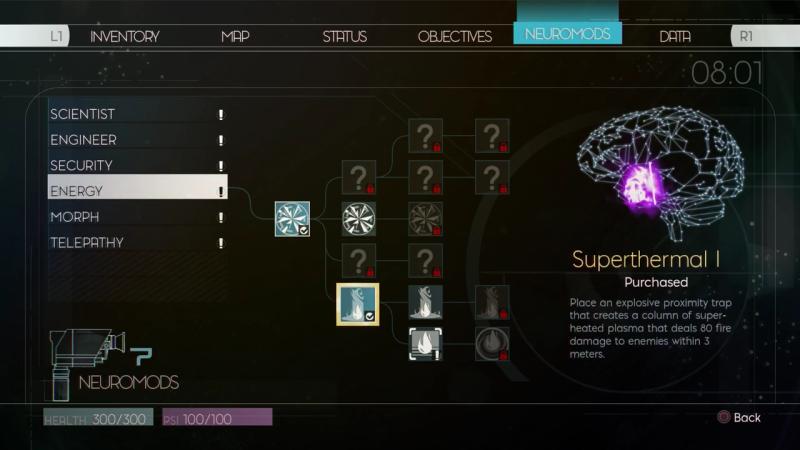
Task: Pick the locked dim plasma column node
Action: coord(492,302)
